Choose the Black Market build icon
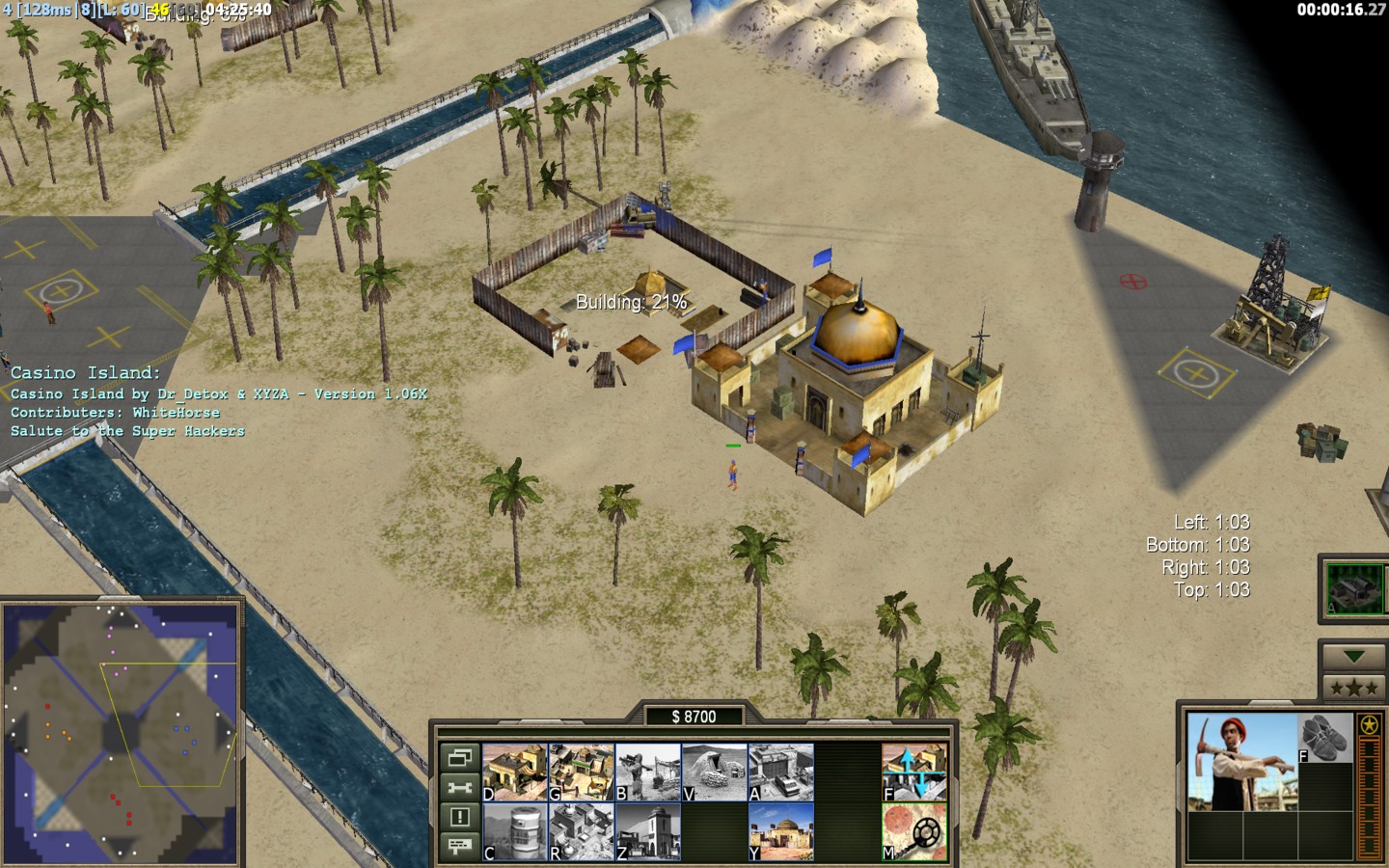 [581, 831]
